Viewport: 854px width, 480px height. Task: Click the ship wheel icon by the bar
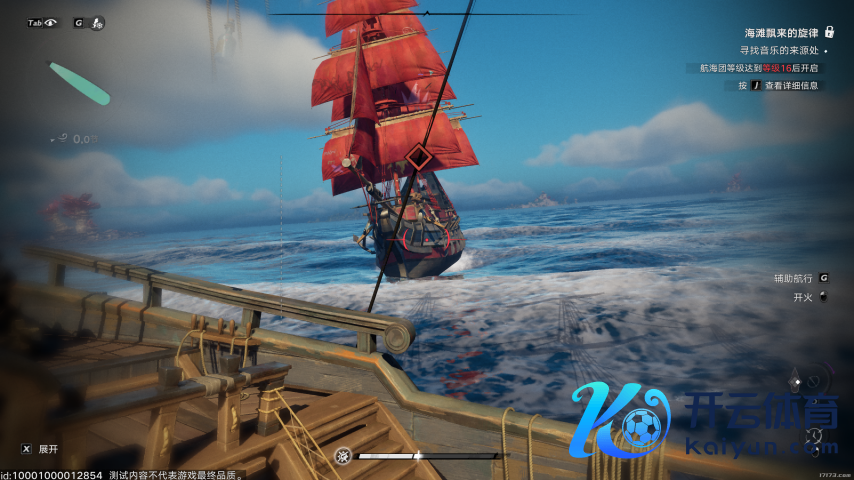pyautogui.click(x=343, y=456)
